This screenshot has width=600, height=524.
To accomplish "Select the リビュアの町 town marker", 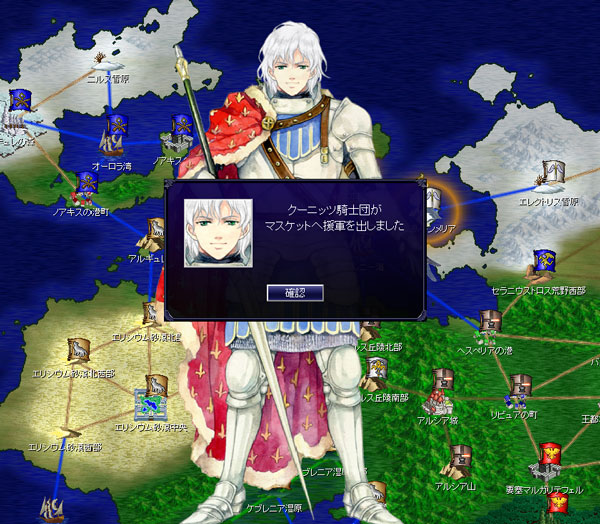I will (519, 388).
